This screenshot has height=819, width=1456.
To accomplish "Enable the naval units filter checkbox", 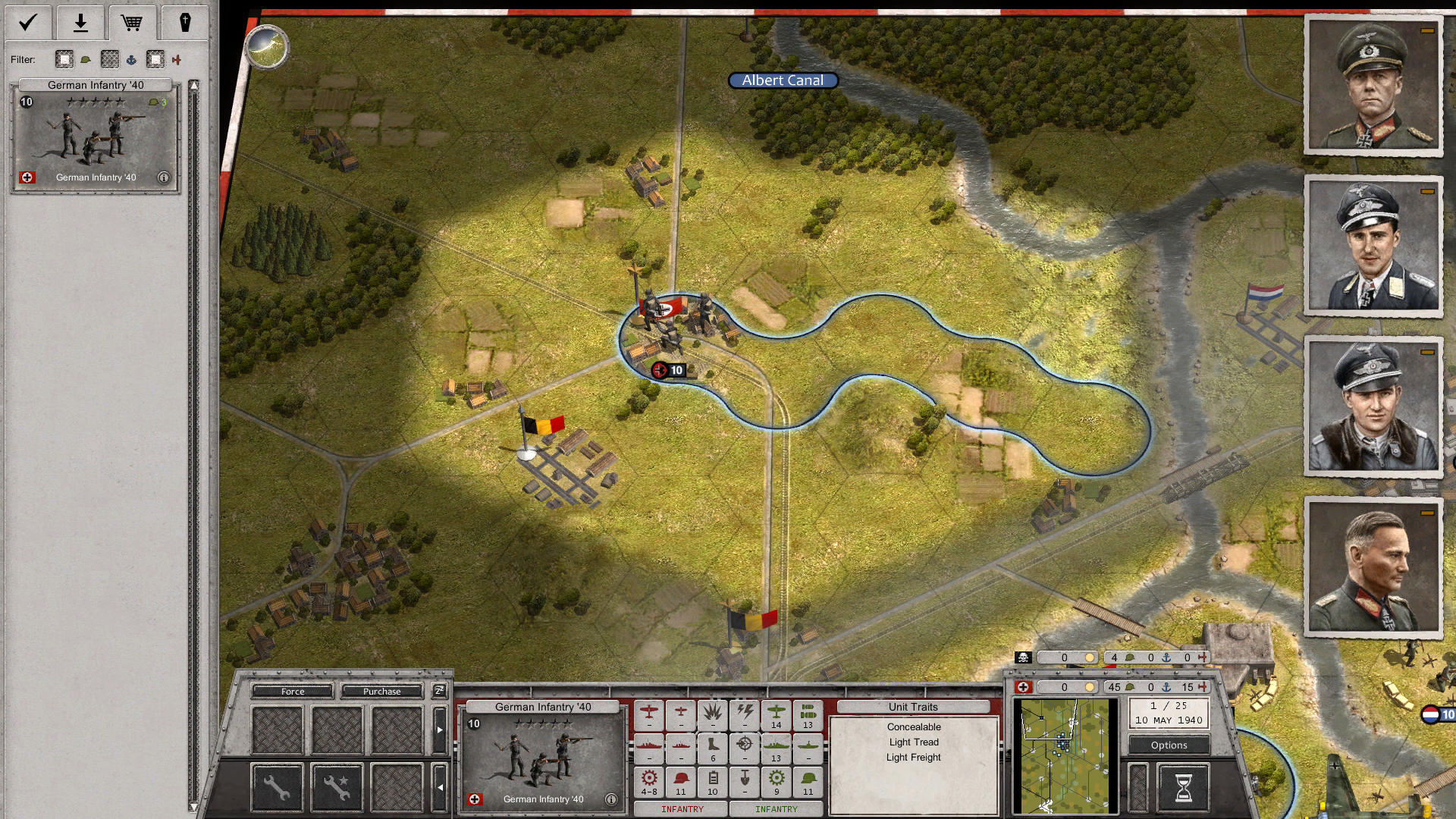I will (111, 59).
